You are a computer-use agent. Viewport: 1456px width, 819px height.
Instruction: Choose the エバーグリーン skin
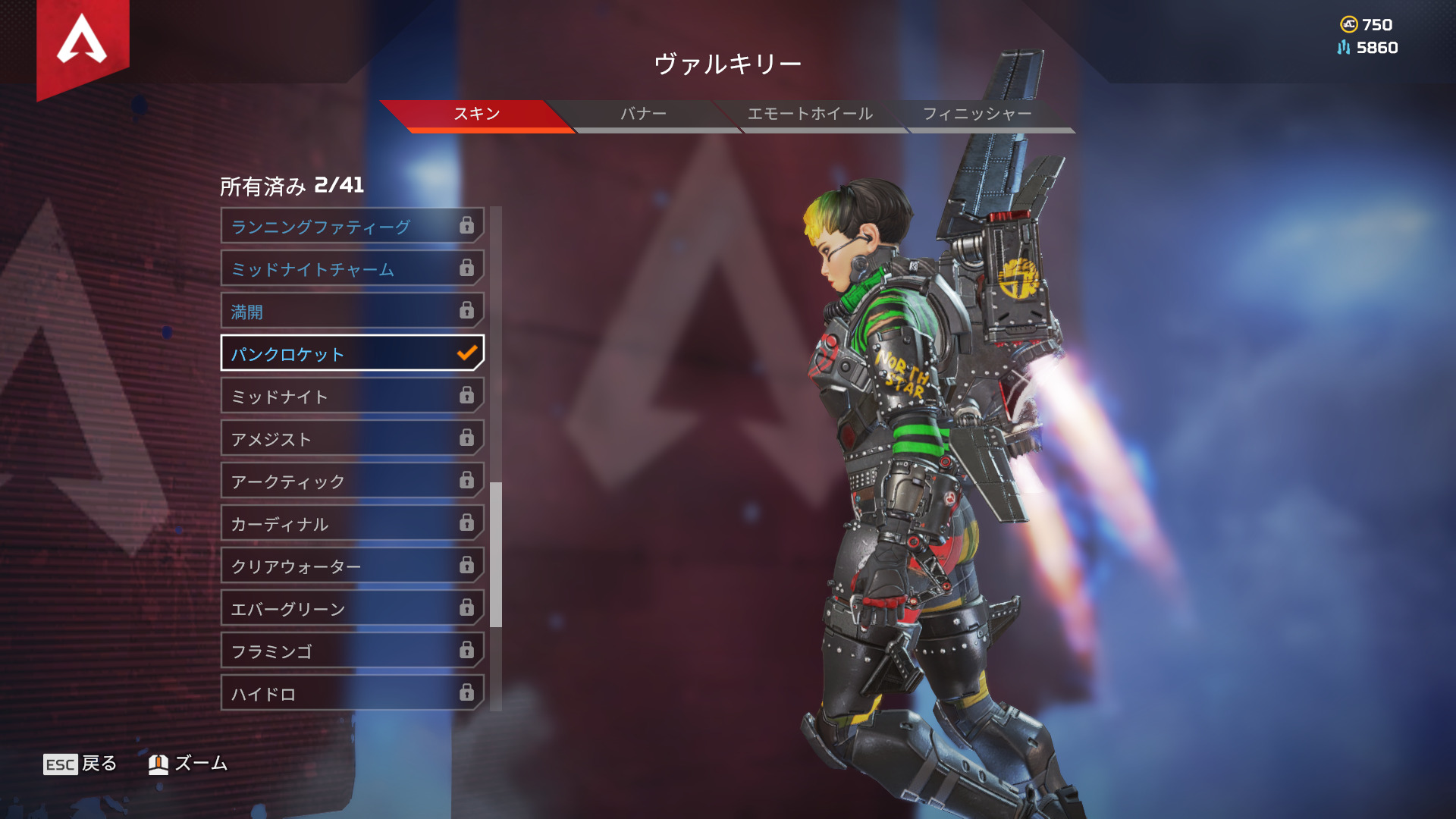352,608
